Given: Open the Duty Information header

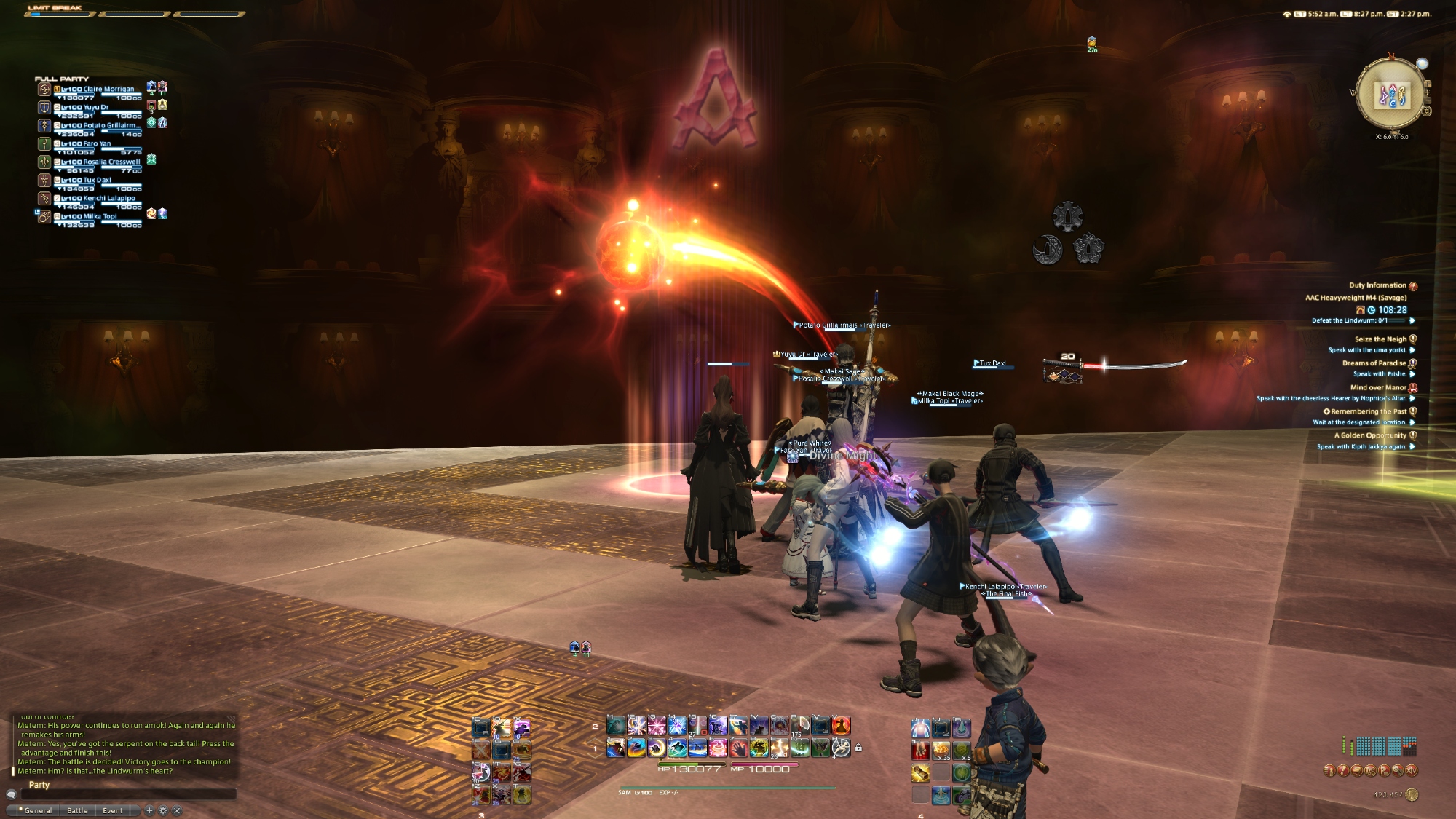Looking at the screenshot, I should pos(1377,285).
